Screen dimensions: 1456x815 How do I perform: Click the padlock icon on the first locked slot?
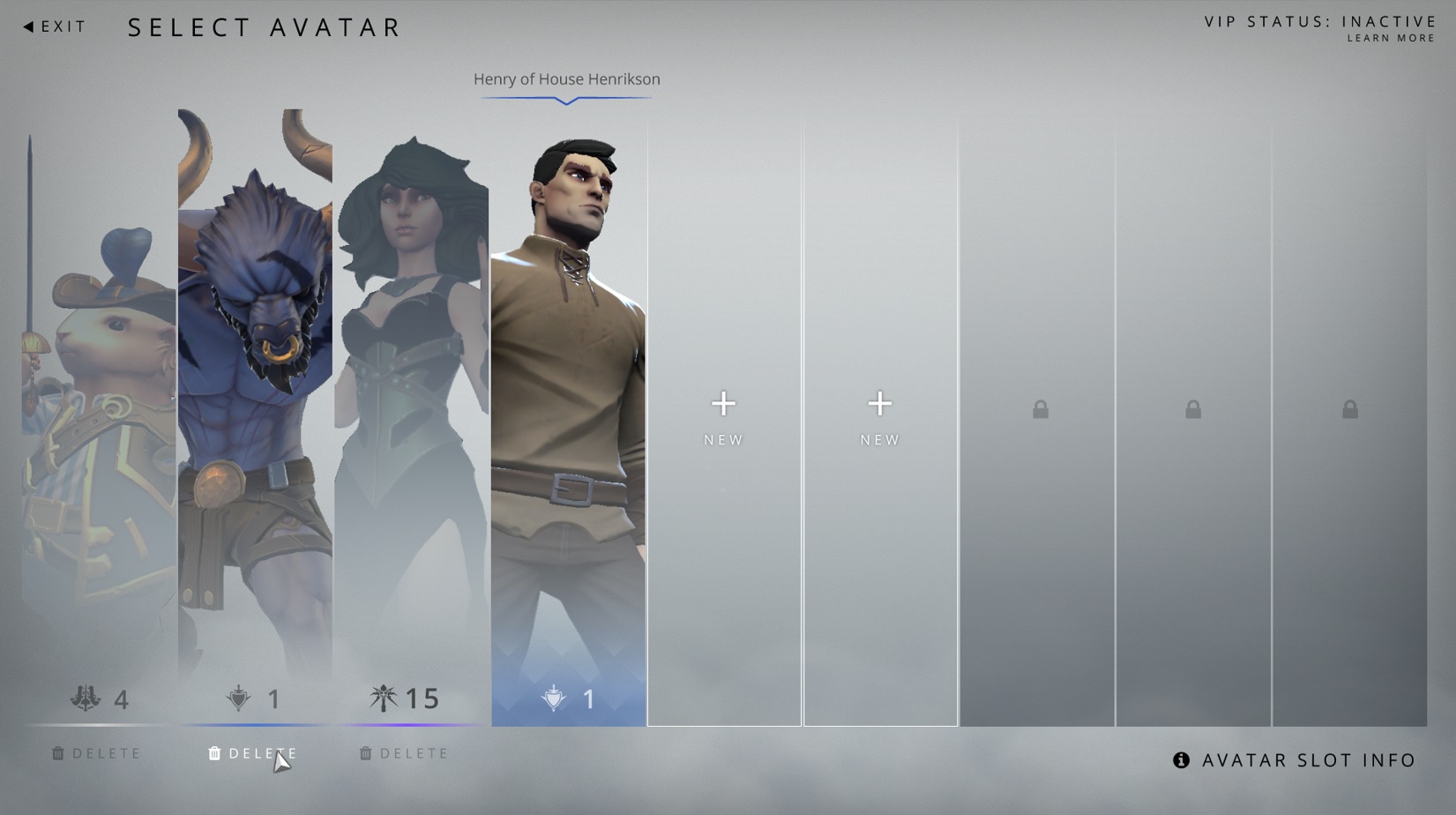tap(1039, 408)
